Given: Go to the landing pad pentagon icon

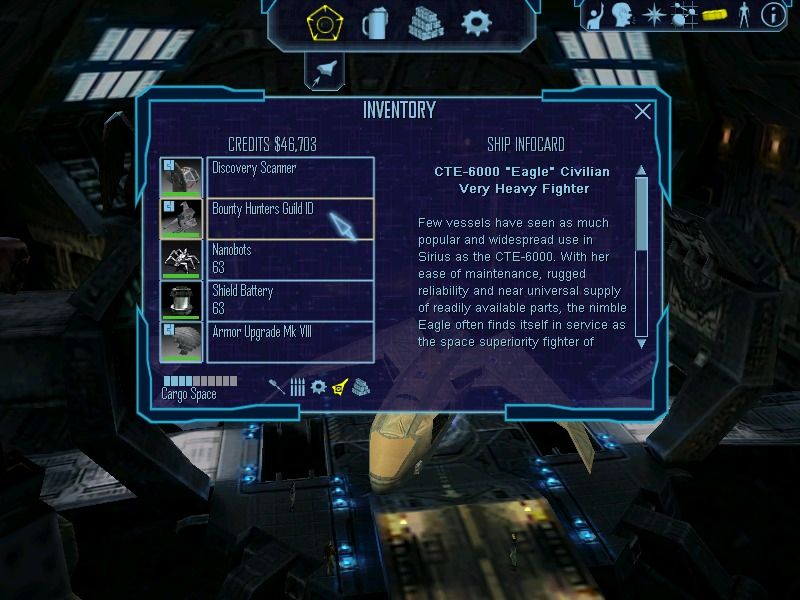Looking at the screenshot, I should coord(325,22).
